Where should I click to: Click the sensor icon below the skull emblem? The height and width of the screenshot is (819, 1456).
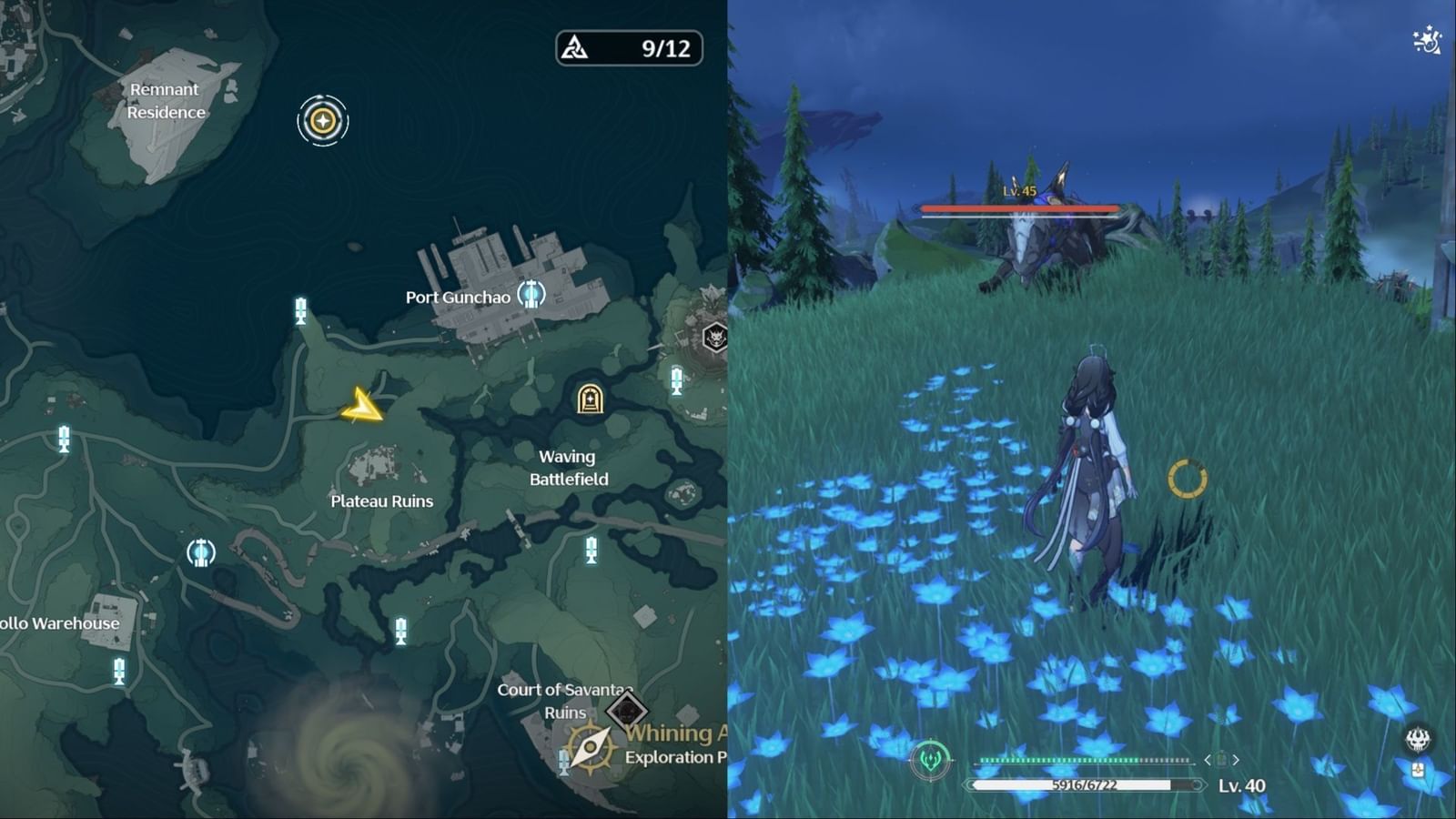(1419, 770)
